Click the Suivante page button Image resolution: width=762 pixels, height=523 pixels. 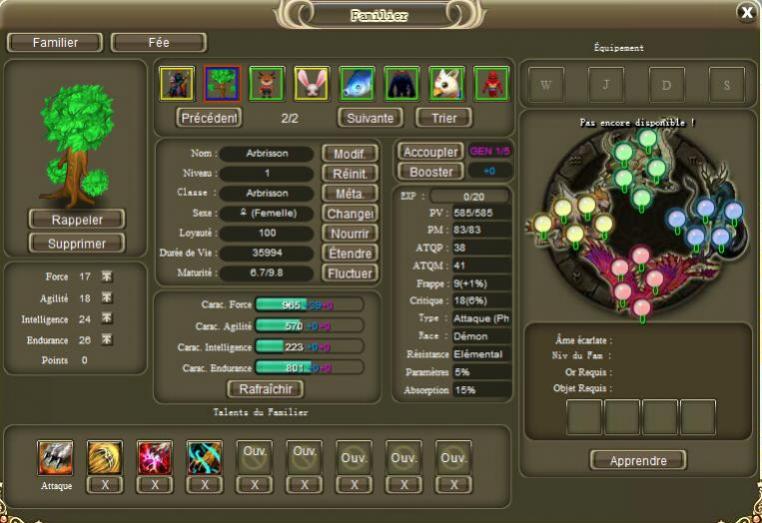(369, 117)
